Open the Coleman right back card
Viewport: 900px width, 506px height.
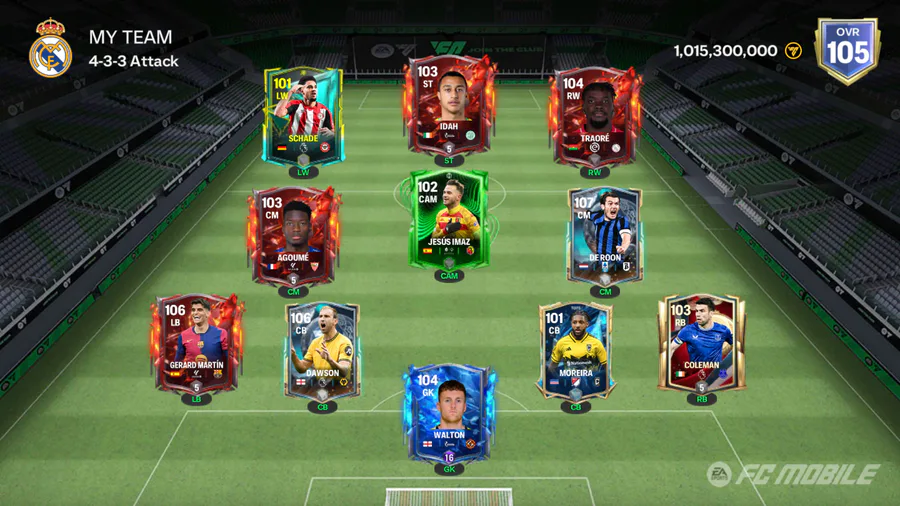point(702,345)
